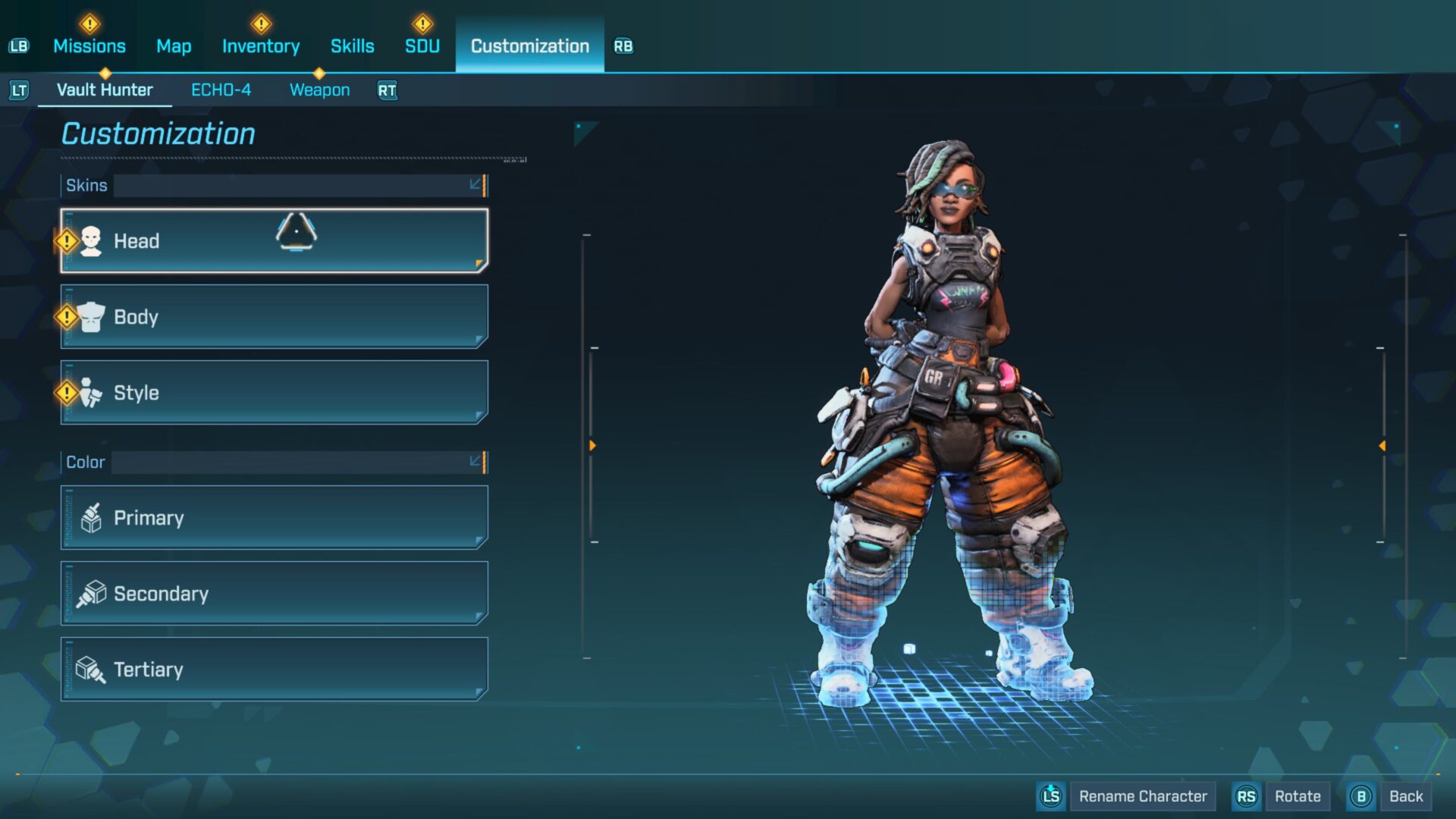This screenshot has width=1456, height=819.
Task: Show the Skills tab
Action: coord(352,46)
